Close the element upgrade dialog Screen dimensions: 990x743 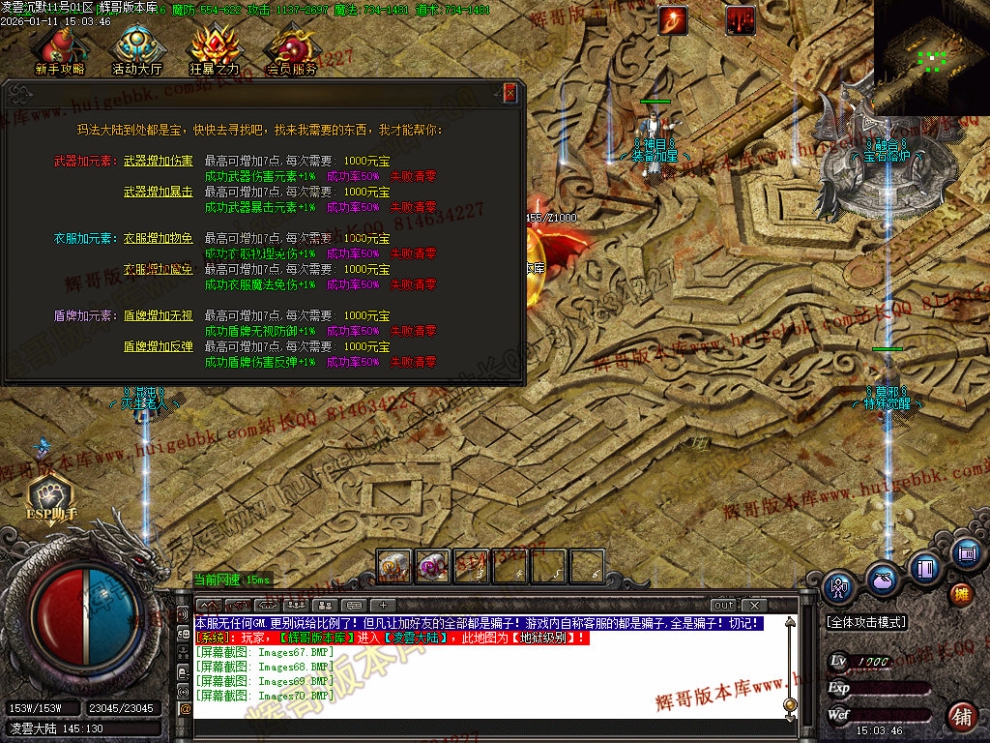click(510, 94)
